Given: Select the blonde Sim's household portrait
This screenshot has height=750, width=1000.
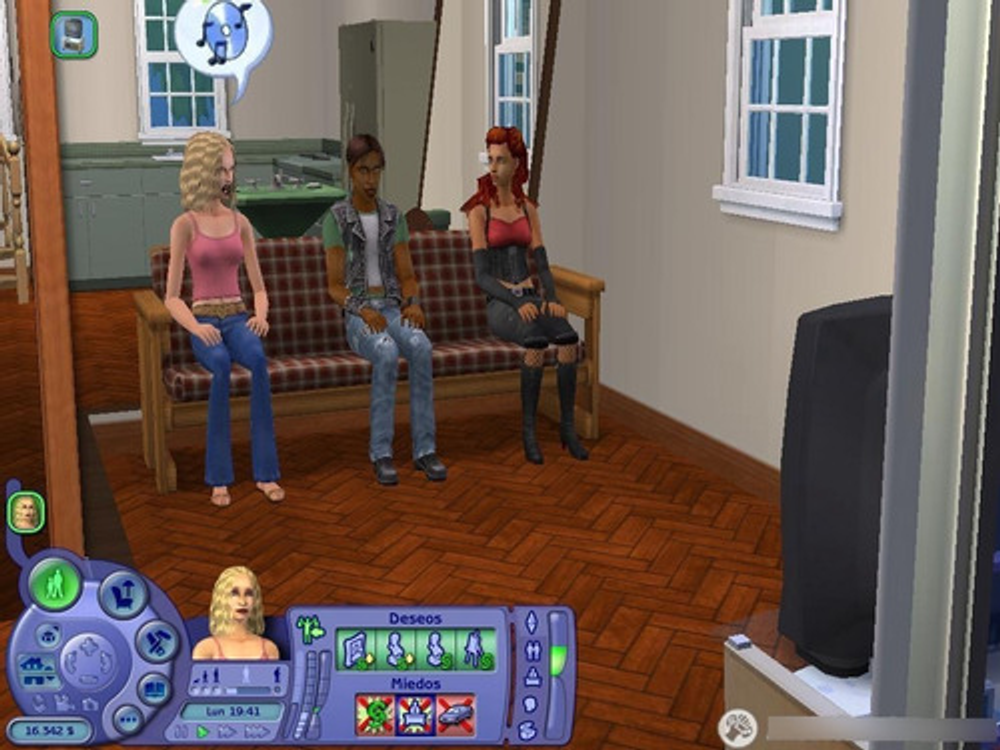Looking at the screenshot, I should (x=25, y=513).
